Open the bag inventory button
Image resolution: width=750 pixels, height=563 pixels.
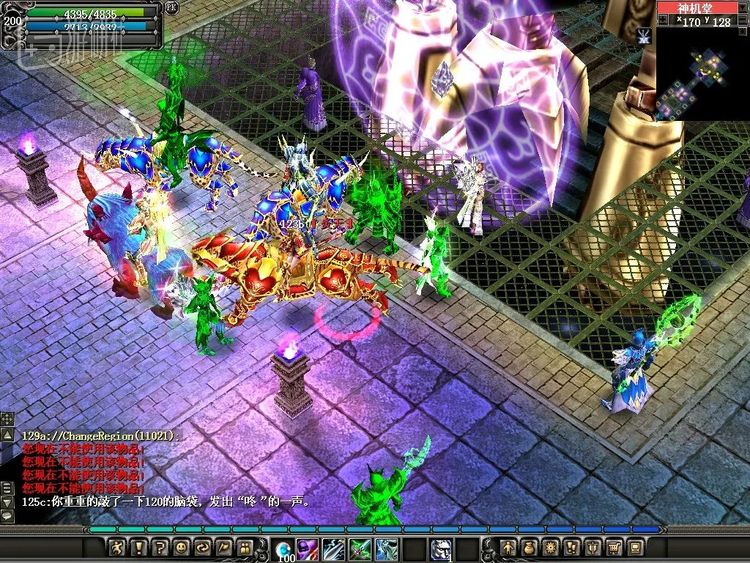(x=528, y=548)
